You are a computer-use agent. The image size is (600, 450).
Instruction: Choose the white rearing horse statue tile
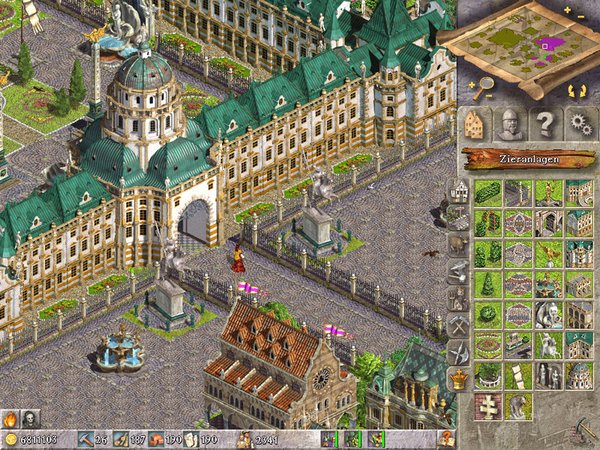(x=548, y=345)
